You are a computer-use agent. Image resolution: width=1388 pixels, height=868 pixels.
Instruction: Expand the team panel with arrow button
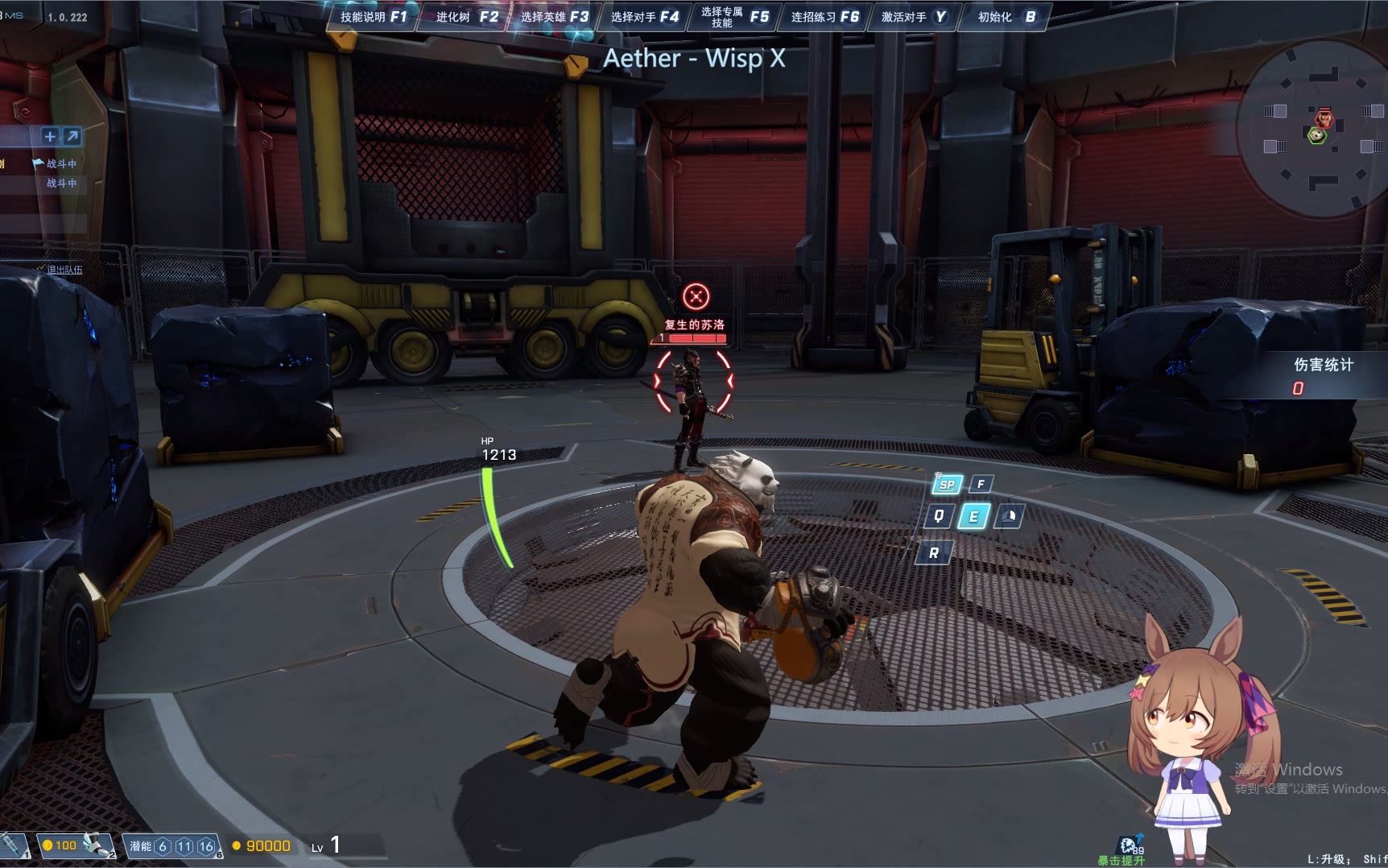point(72,136)
